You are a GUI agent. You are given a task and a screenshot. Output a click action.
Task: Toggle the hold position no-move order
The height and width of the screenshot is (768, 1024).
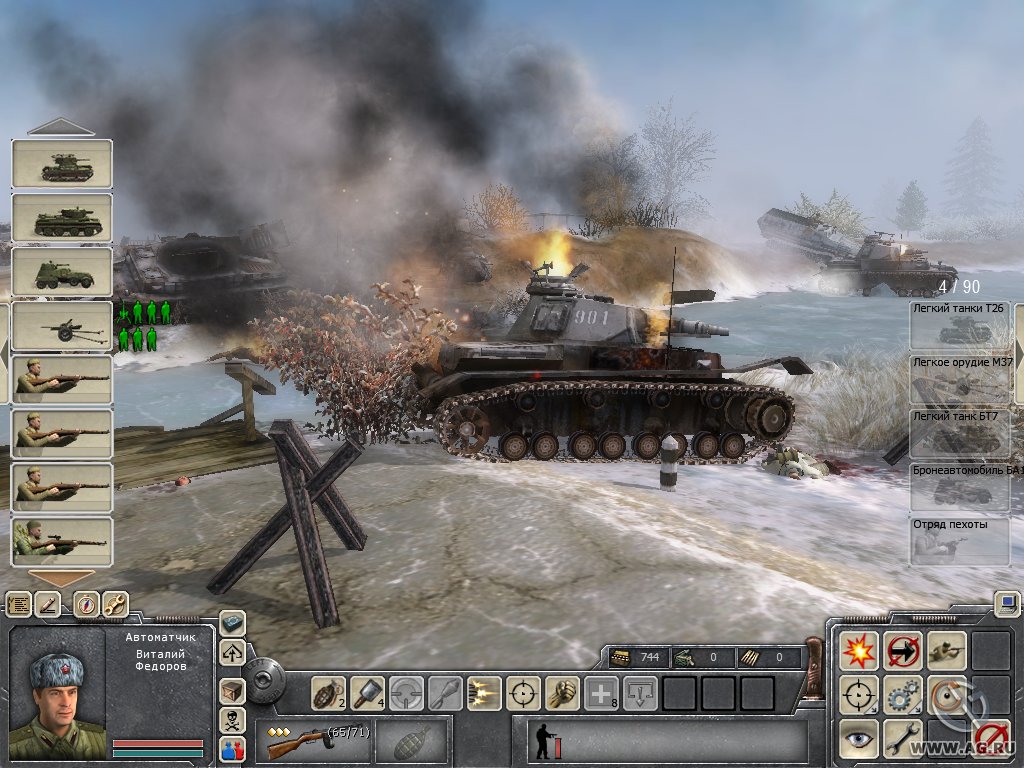click(x=902, y=650)
